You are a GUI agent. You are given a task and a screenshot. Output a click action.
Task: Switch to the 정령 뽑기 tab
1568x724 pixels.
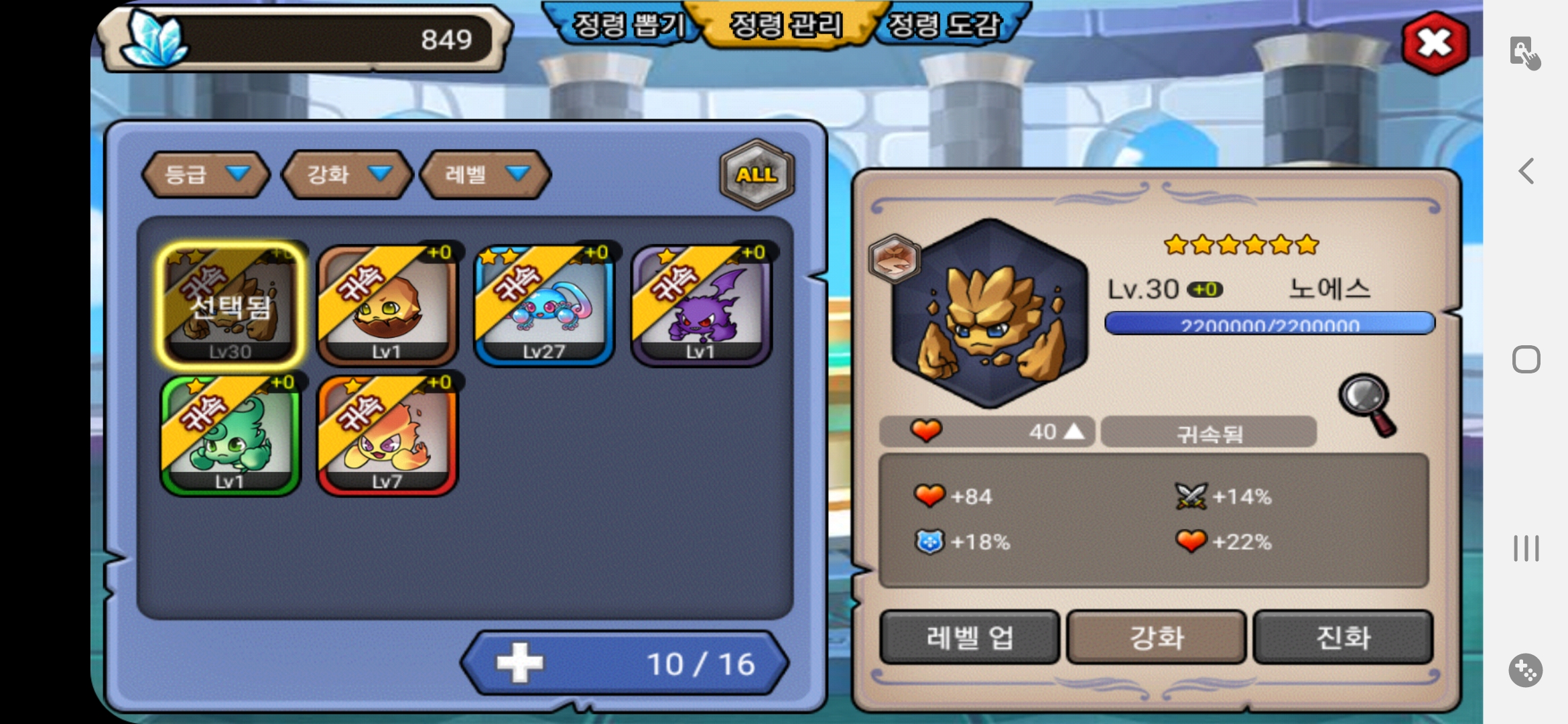[627, 25]
